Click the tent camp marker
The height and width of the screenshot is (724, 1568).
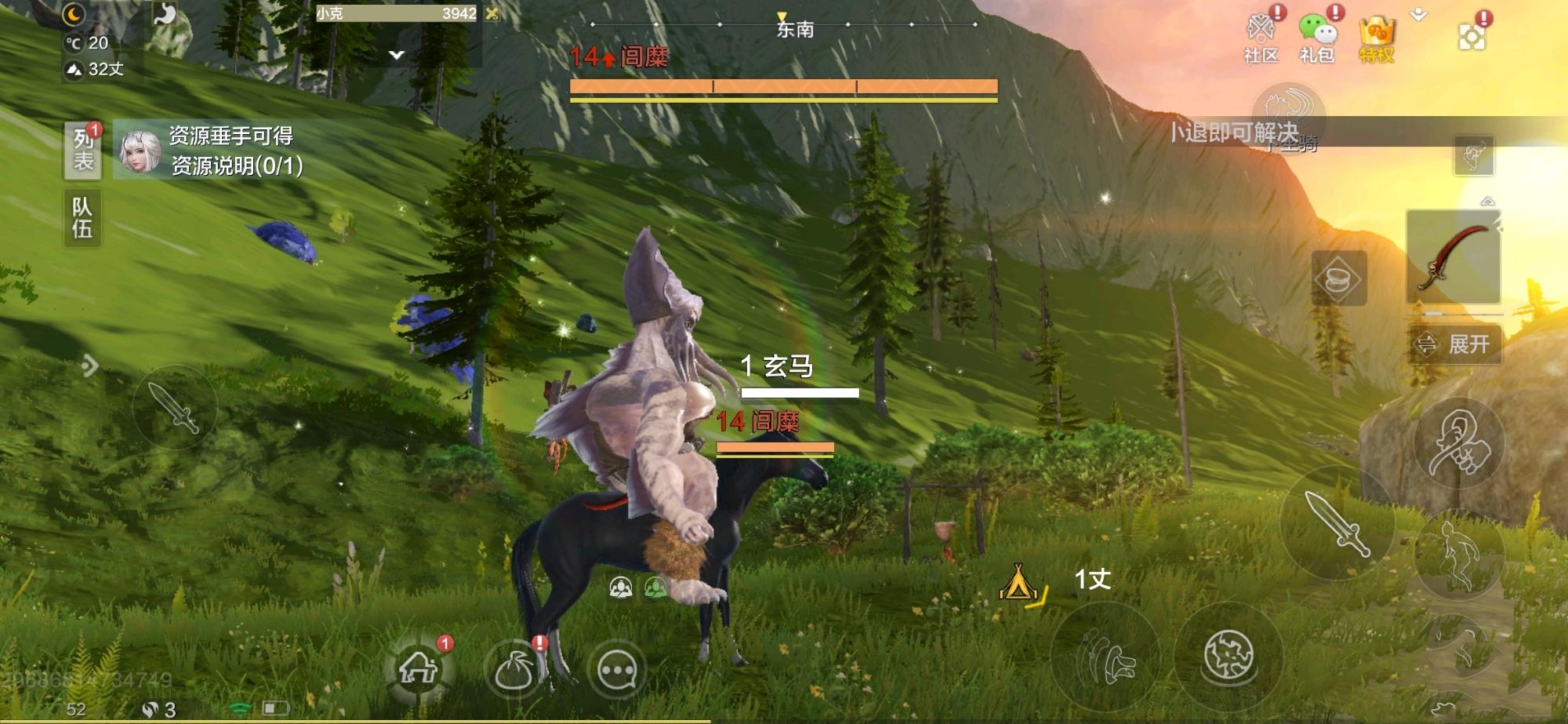(1018, 582)
